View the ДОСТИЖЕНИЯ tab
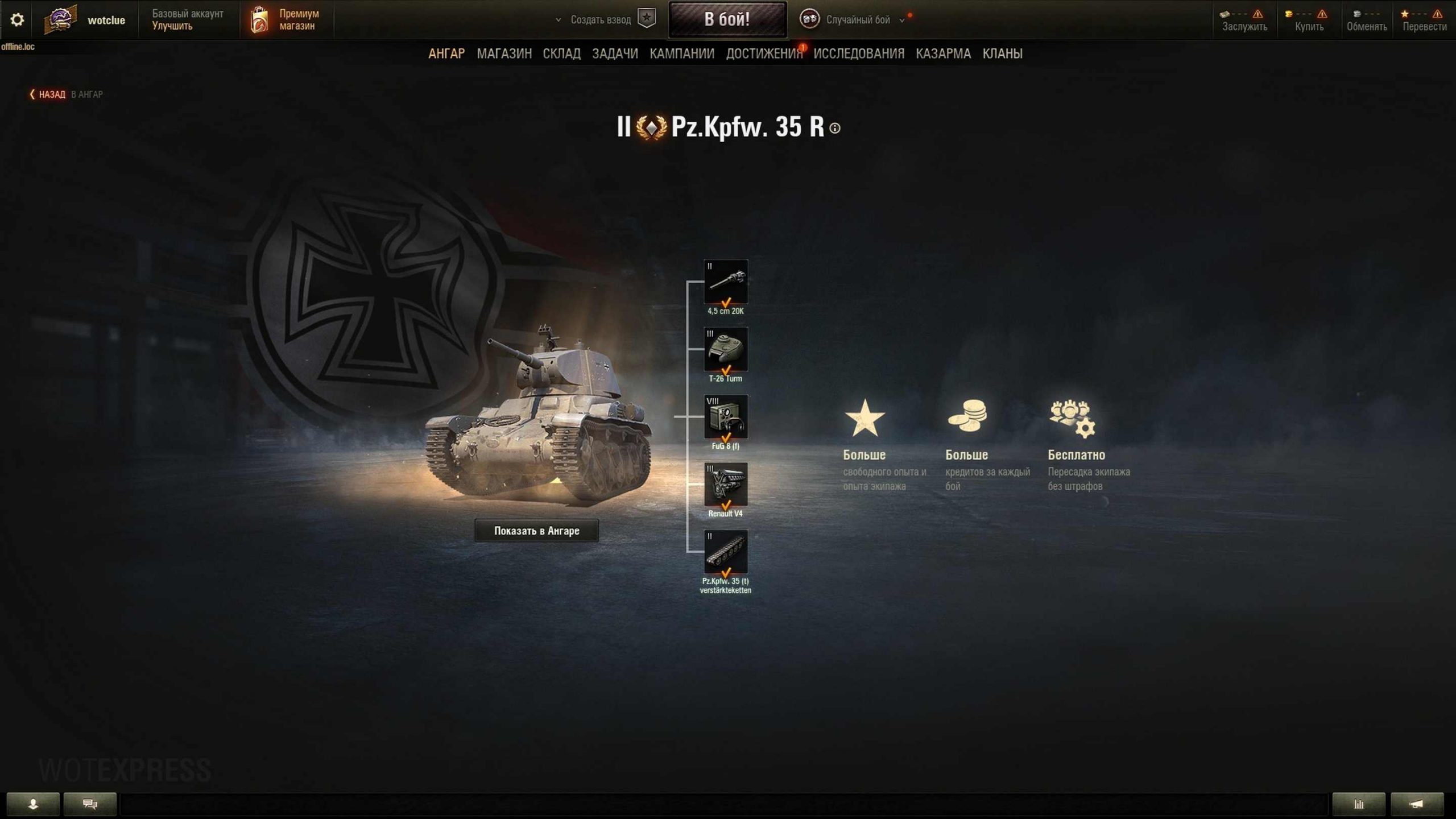Screen dimensions: 1456x819 point(764,53)
